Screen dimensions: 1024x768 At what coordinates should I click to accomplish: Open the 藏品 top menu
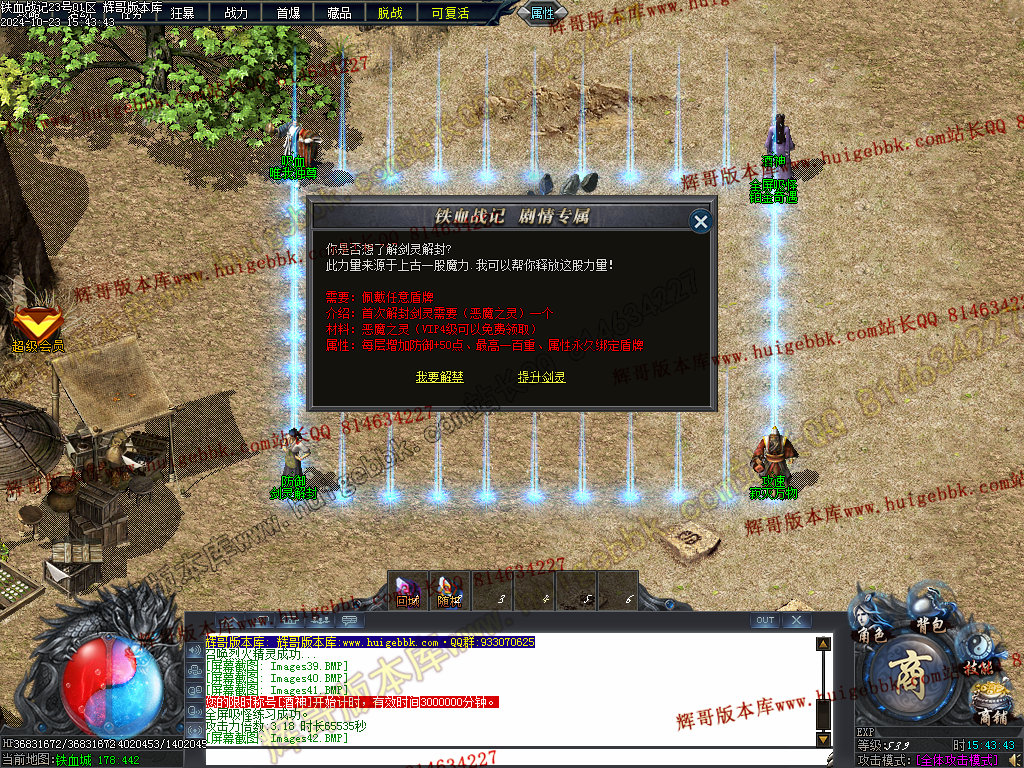click(x=339, y=13)
